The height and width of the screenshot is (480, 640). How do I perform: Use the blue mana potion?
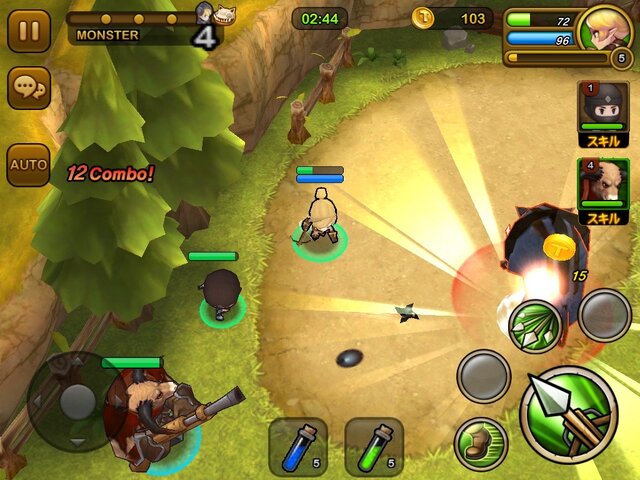297,446
